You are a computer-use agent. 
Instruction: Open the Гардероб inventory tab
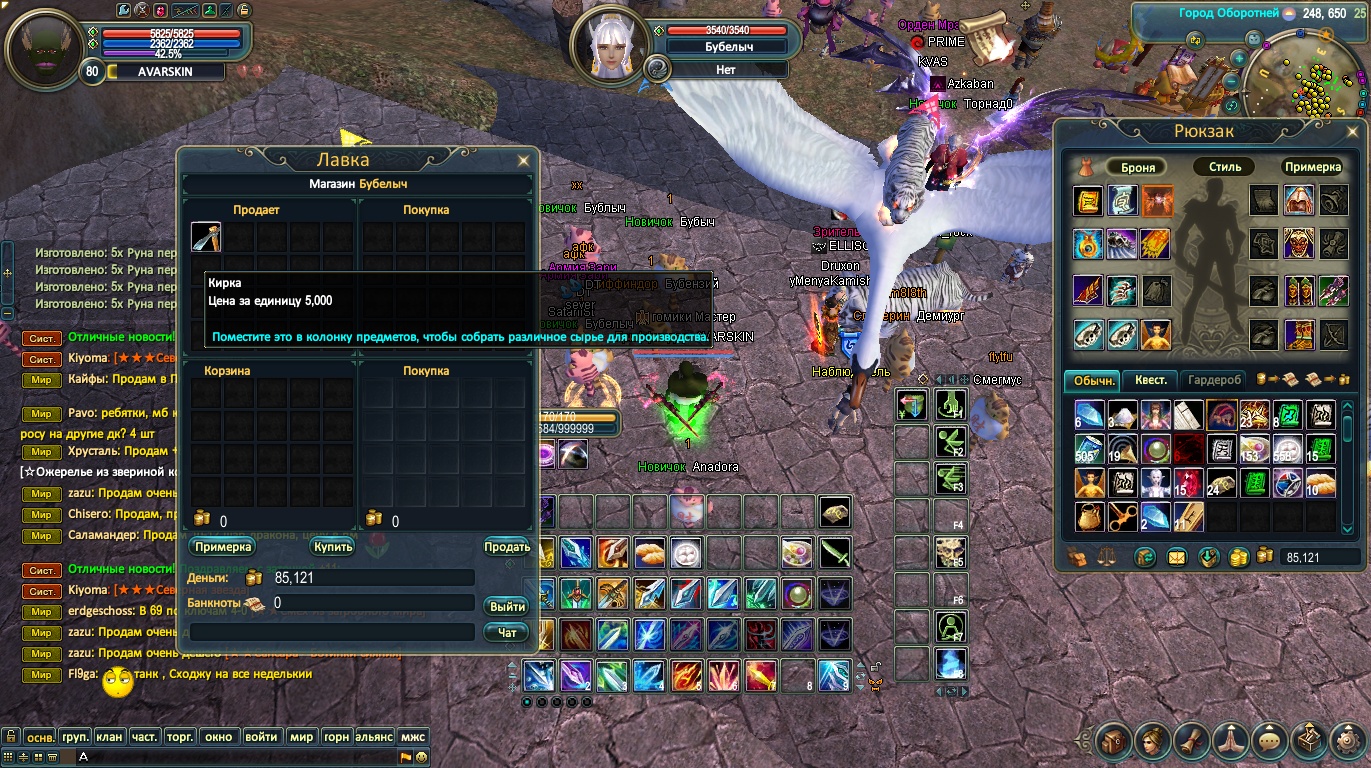click(1215, 380)
